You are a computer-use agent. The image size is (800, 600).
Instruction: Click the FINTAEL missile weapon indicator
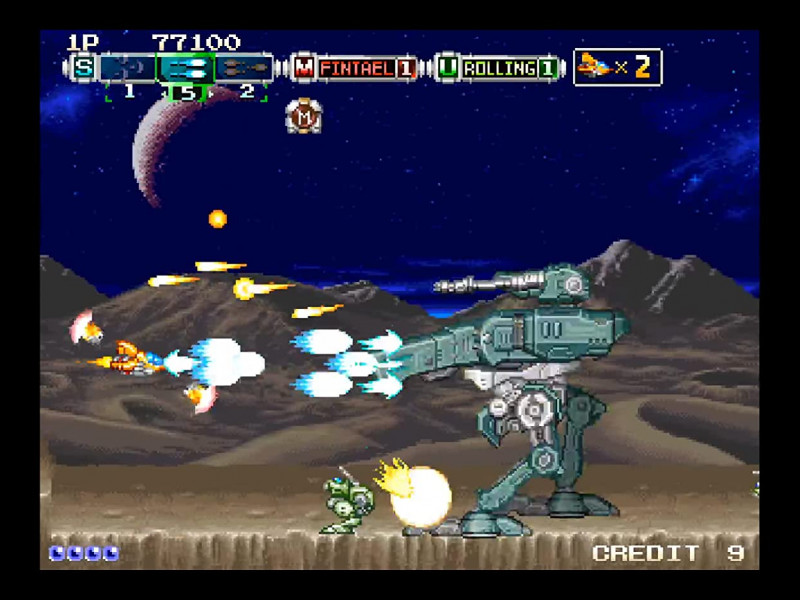[x=356, y=68]
